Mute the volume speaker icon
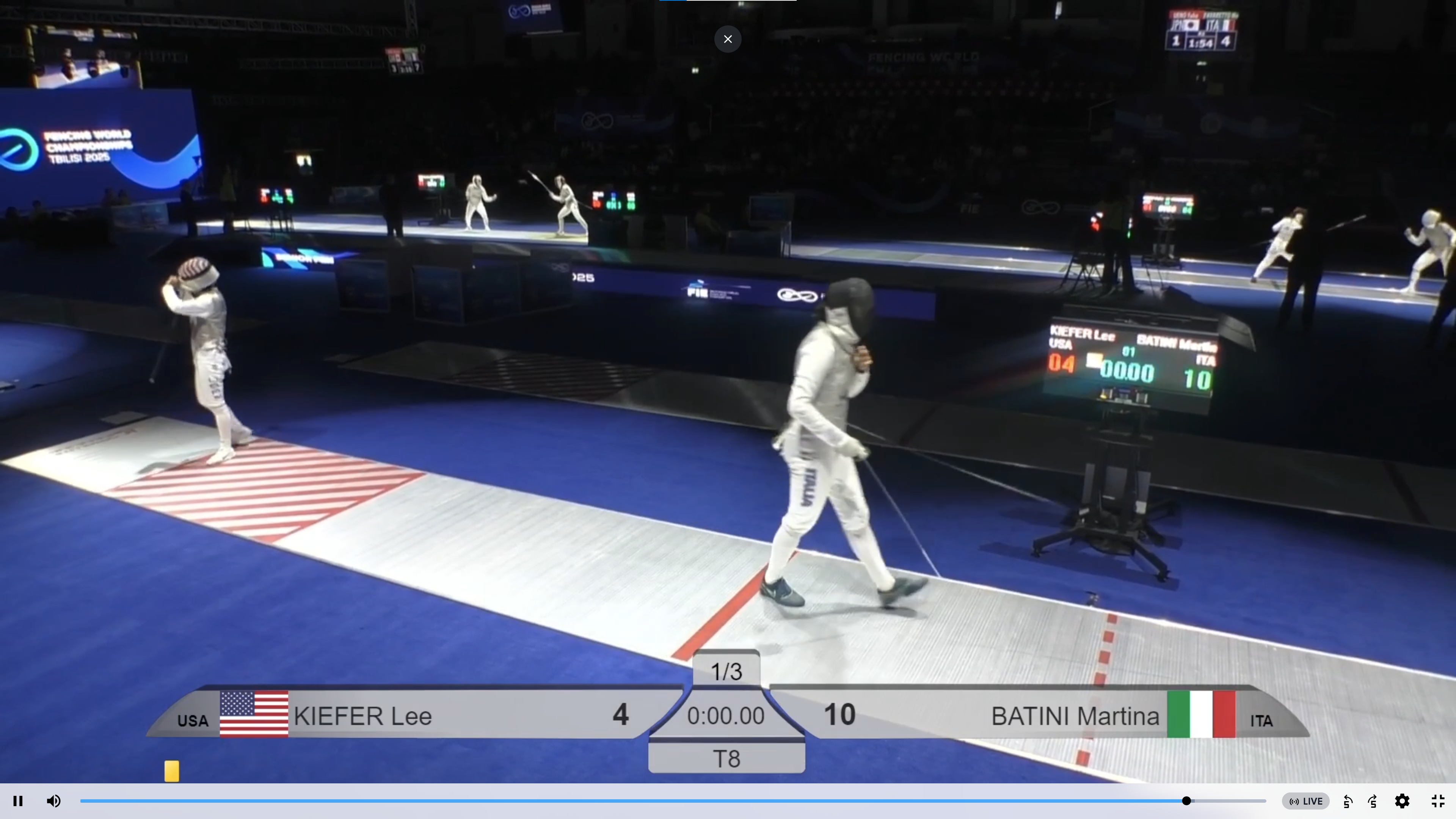Viewport: 1456px width, 819px height. point(54,801)
